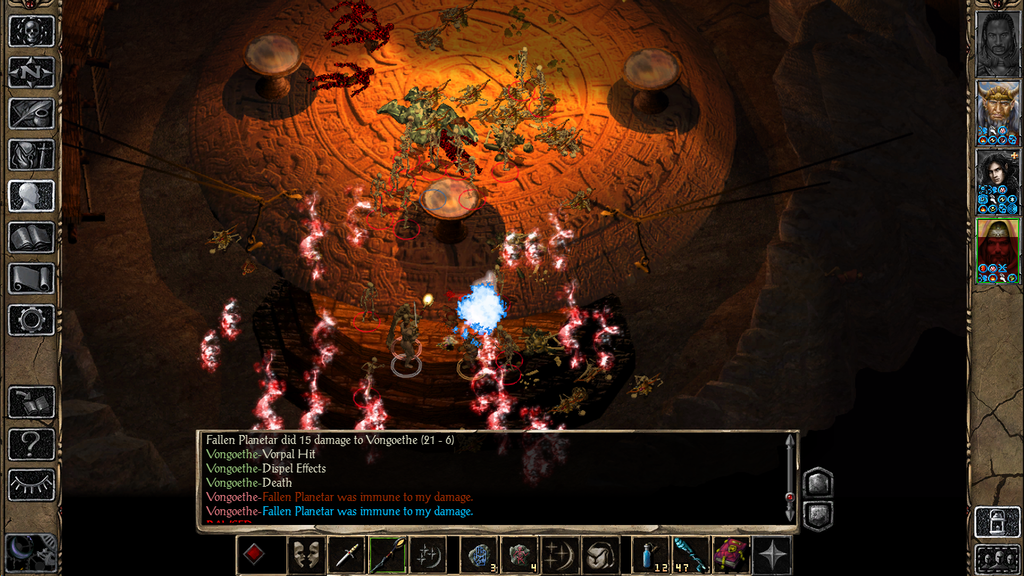1024x576 pixels.
Task: Use the blue potion quick item
Action: click(651, 555)
